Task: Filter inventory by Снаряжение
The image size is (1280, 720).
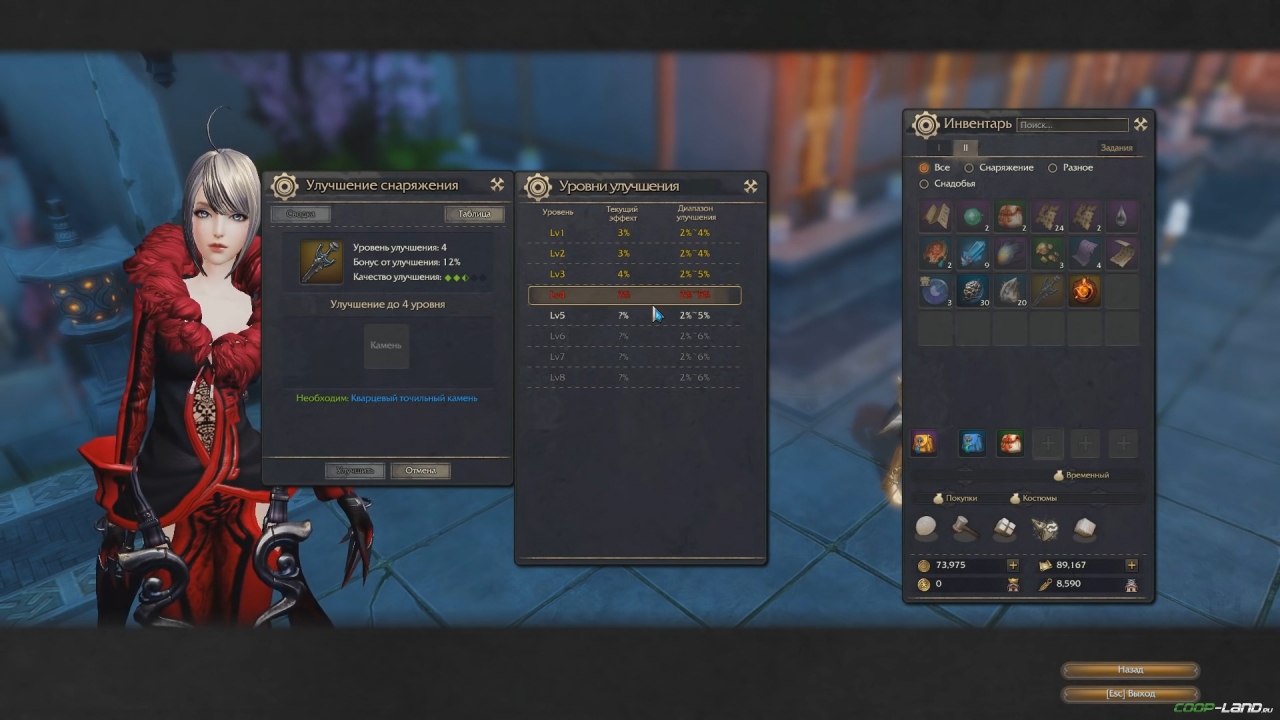Action: [969, 168]
